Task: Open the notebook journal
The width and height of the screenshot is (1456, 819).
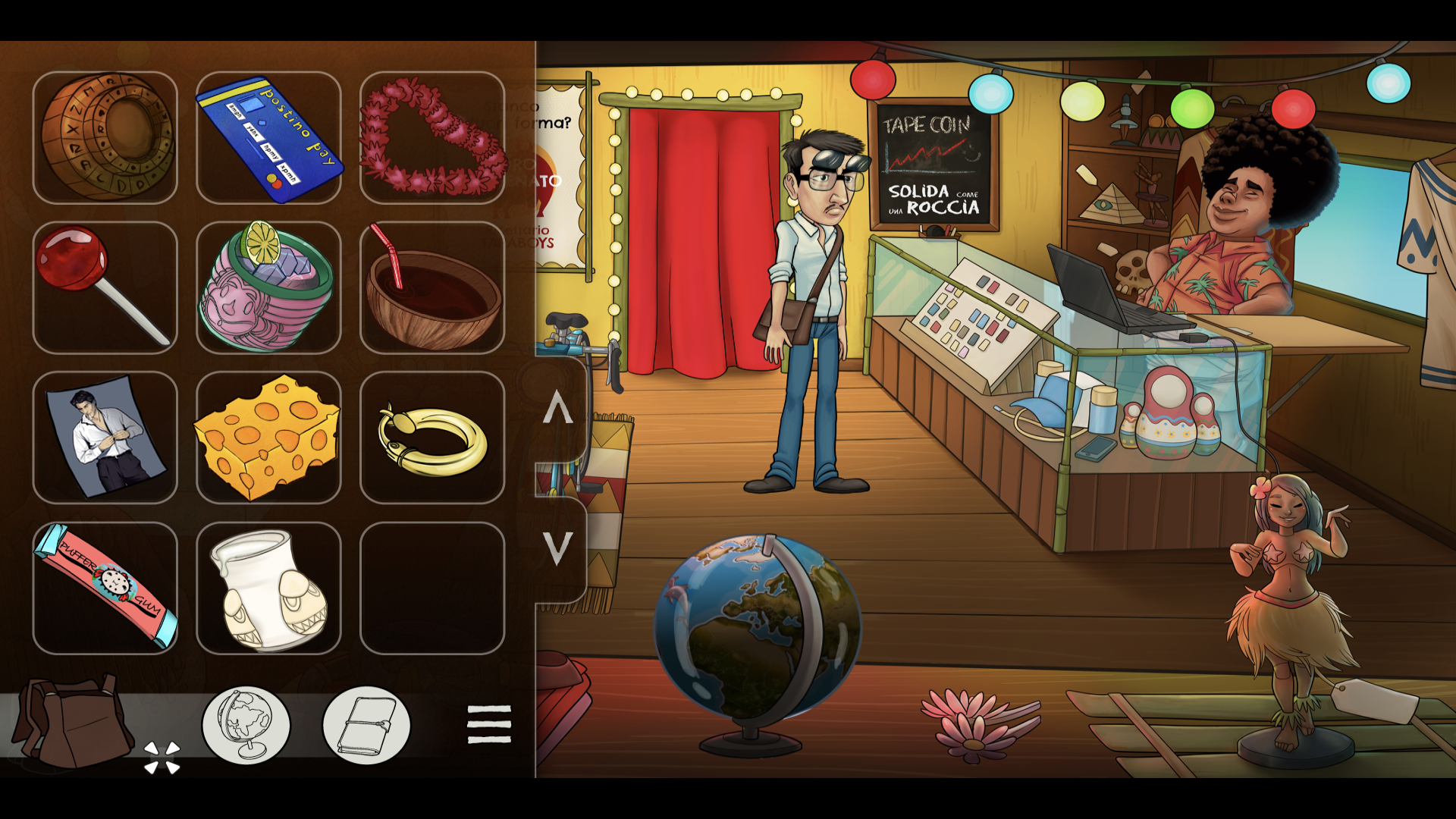Action: (x=366, y=725)
